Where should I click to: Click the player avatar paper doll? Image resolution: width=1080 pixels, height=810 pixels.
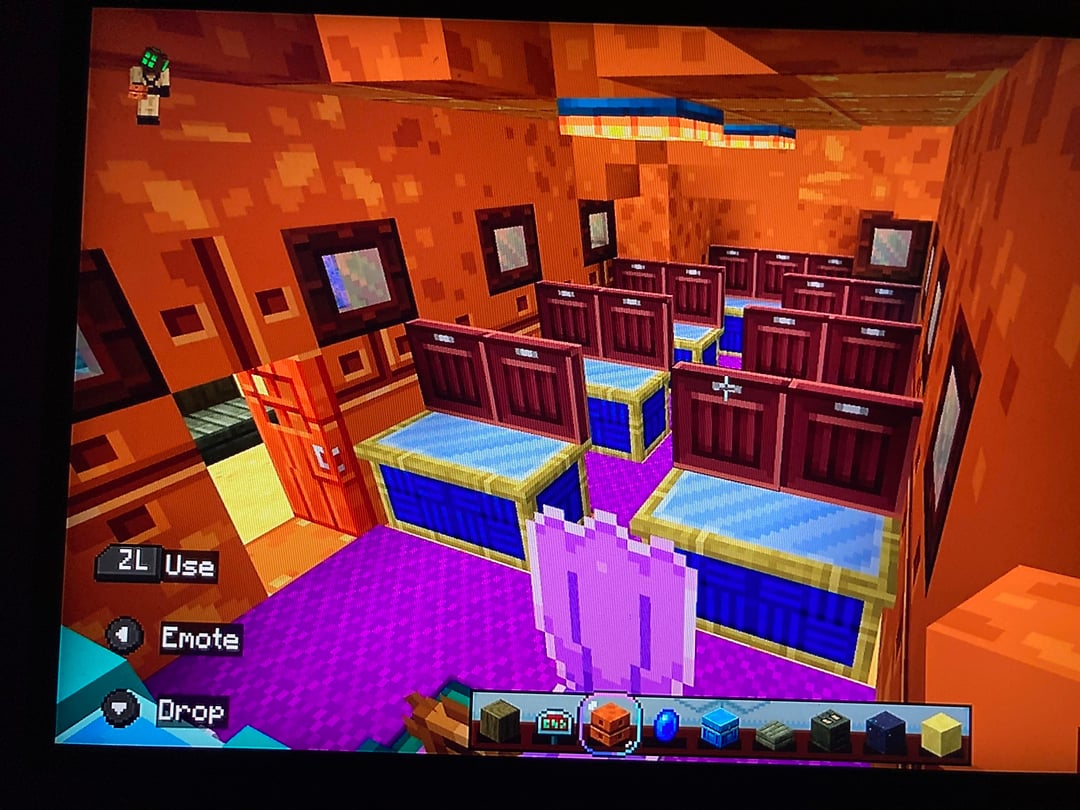click(149, 85)
